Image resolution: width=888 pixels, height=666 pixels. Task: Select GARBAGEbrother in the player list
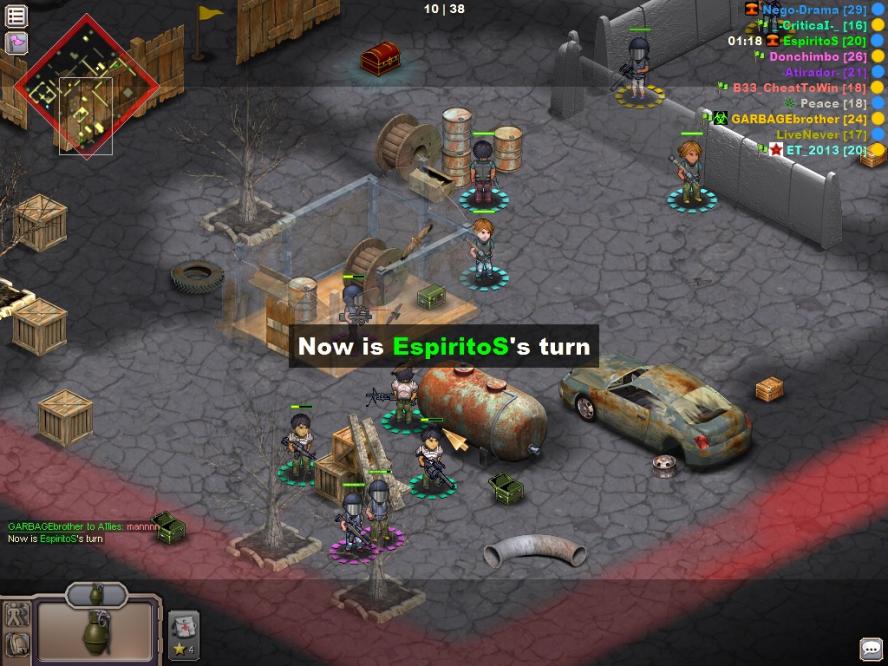click(798, 119)
